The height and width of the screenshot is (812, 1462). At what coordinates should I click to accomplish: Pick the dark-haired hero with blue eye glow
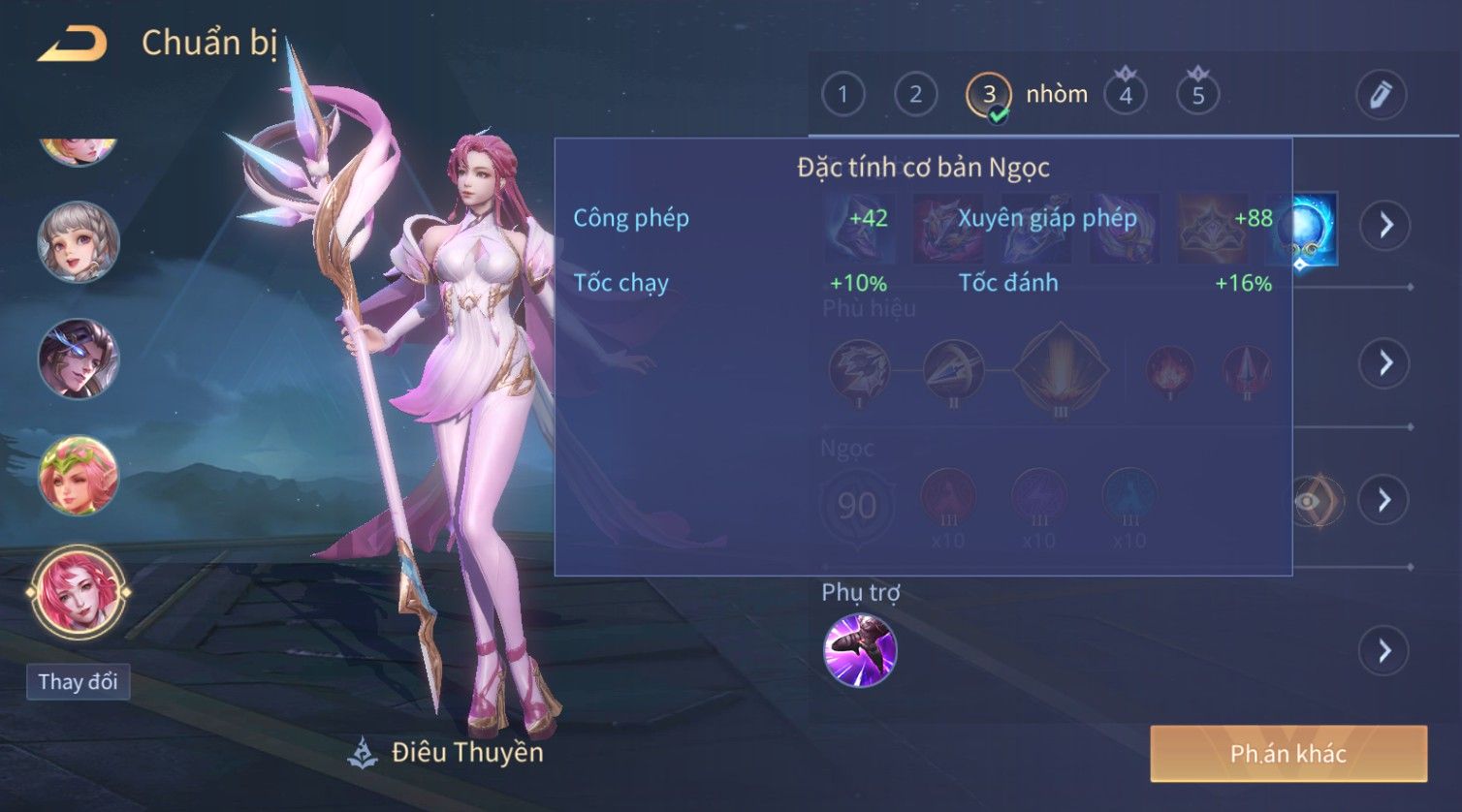click(x=78, y=359)
